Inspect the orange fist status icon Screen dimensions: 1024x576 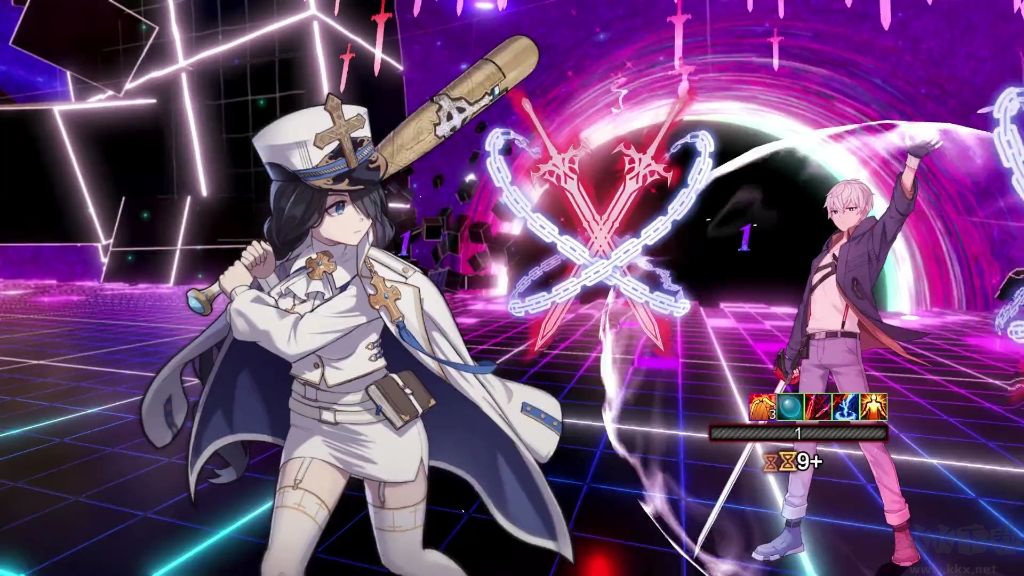[x=763, y=407]
